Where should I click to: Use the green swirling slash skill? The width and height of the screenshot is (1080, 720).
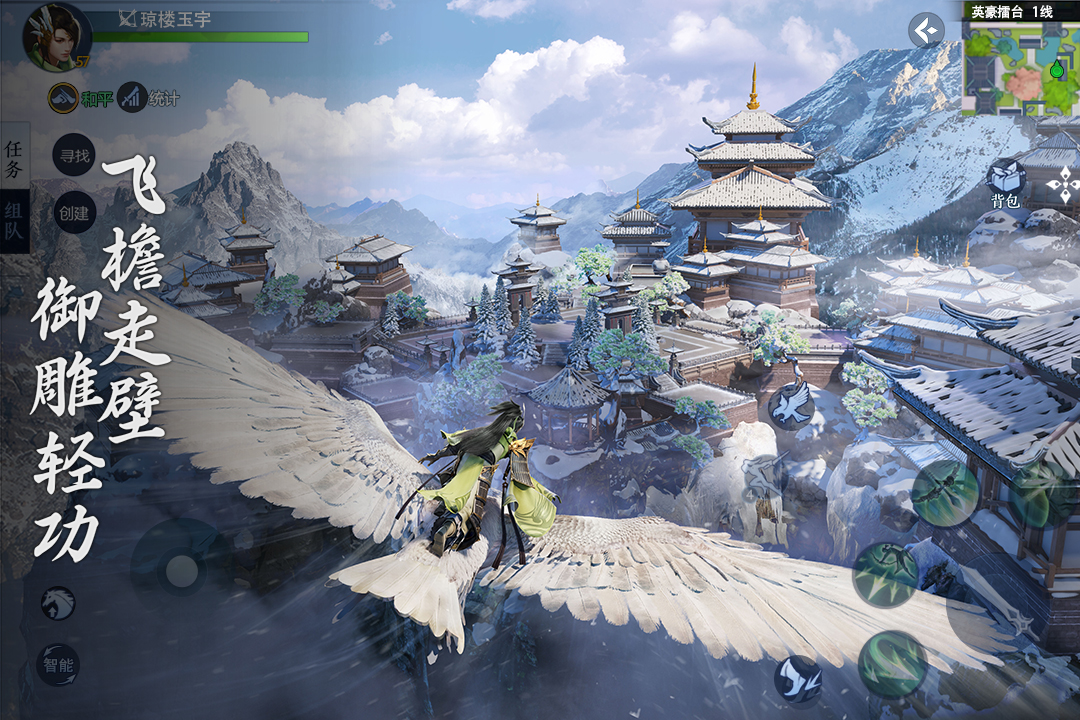tap(891, 664)
